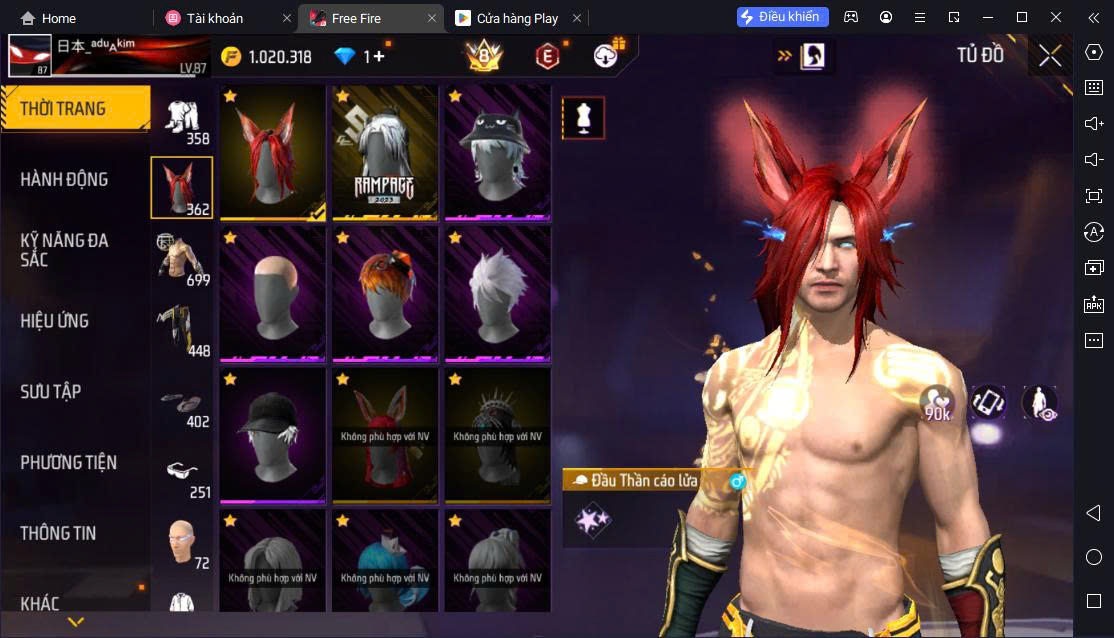Pick the orange hair with flower item
This screenshot has width=1114, height=638.
[x=385, y=294]
